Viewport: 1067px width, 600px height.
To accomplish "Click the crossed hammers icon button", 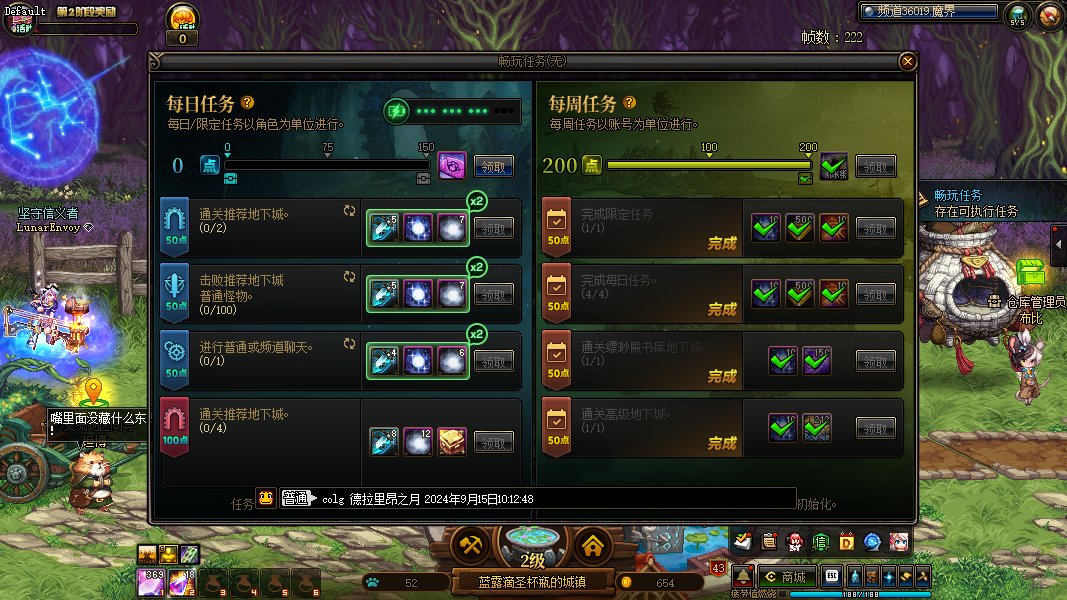I will [x=468, y=546].
